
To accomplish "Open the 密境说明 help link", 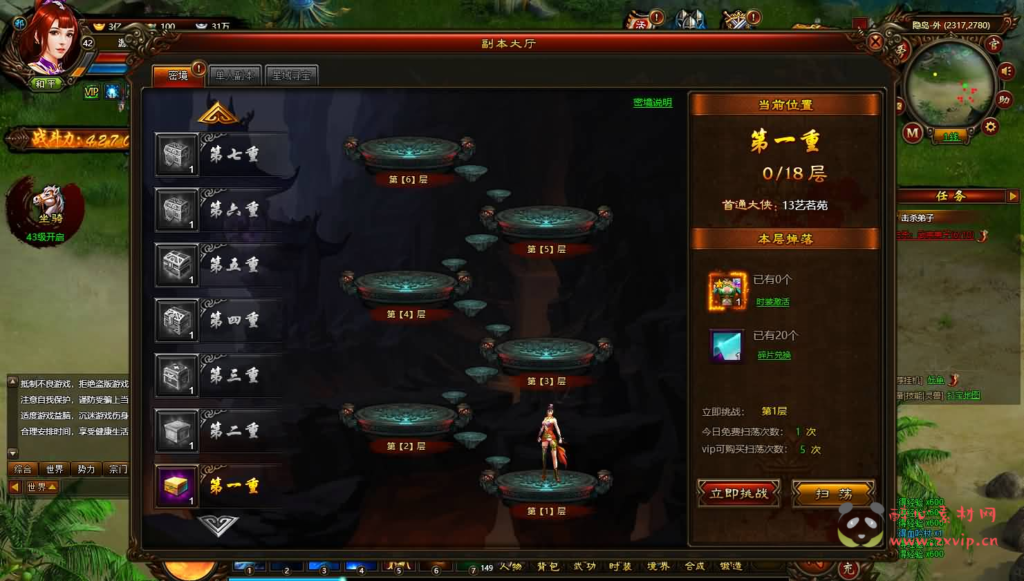I will coord(652,102).
